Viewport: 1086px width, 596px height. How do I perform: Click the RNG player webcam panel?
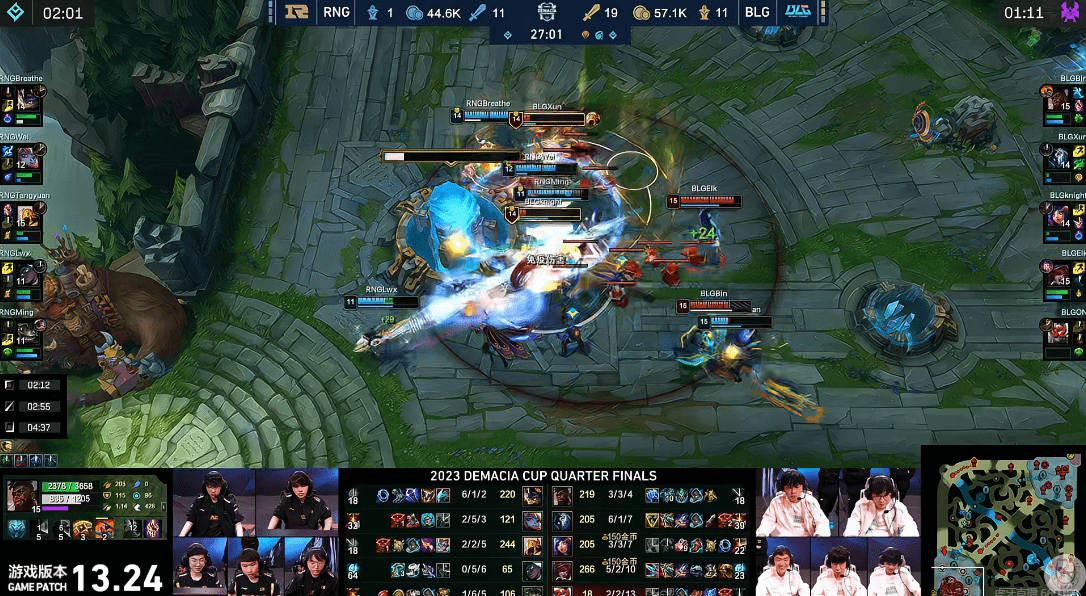coord(255,532)
